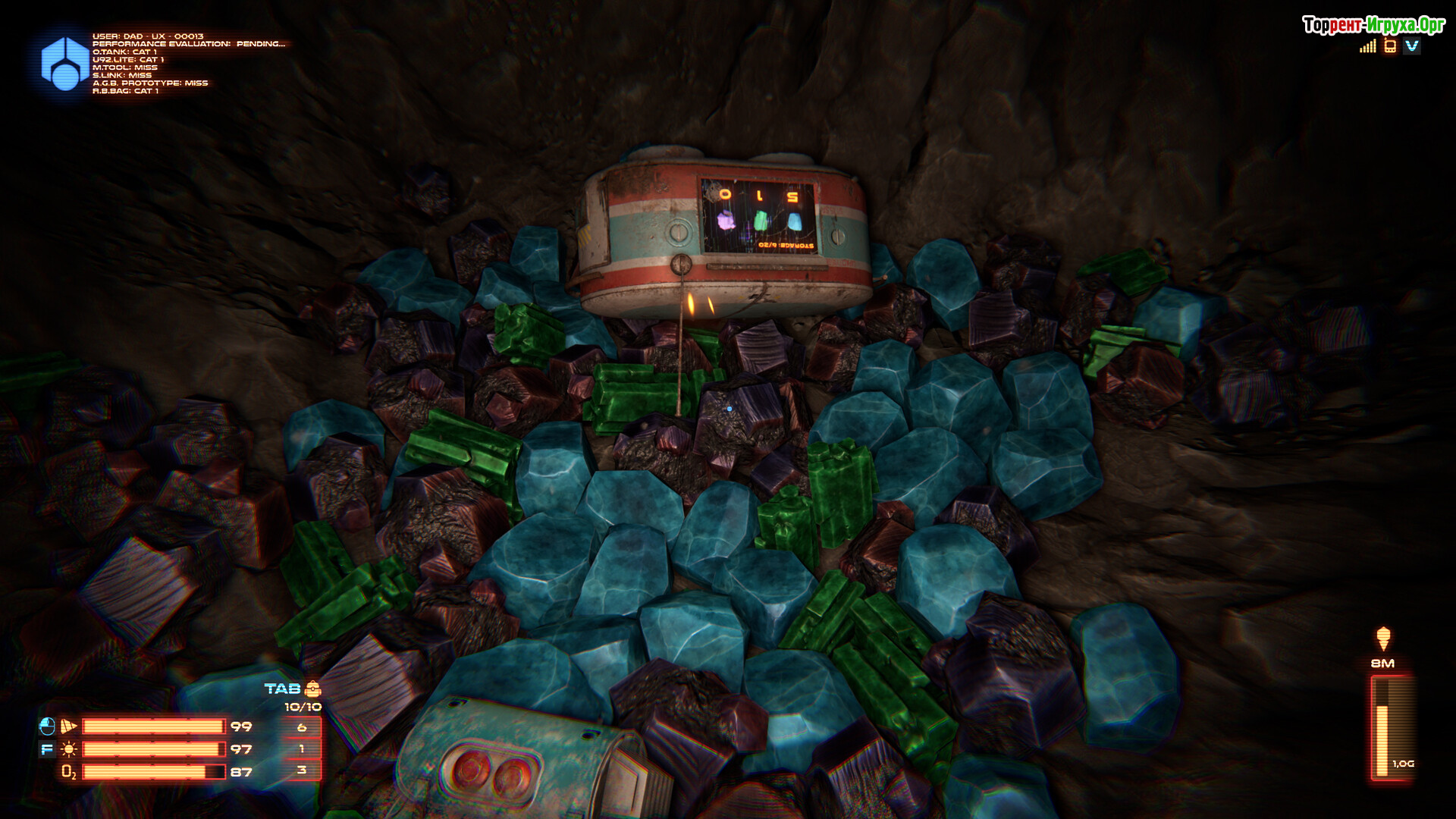
Task: Open the backpack inventory icon
Action: tap(312, 689)
